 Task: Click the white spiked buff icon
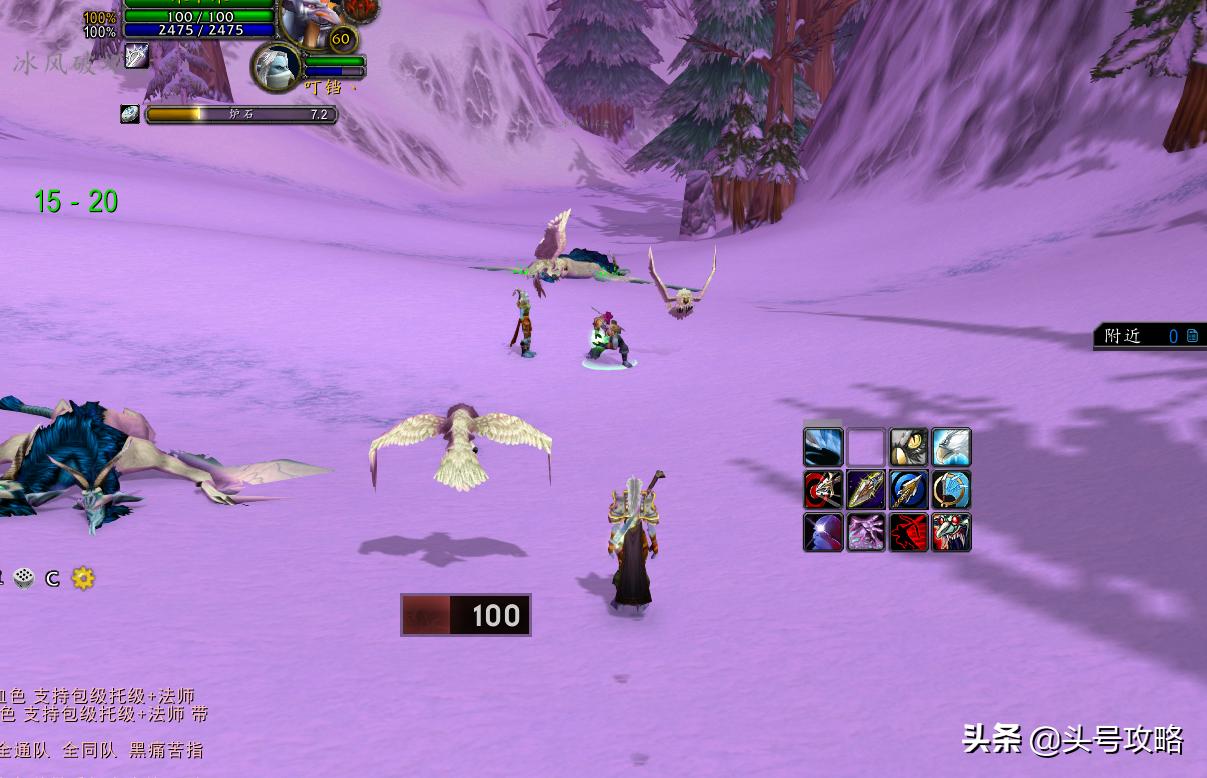coord(136,56)
